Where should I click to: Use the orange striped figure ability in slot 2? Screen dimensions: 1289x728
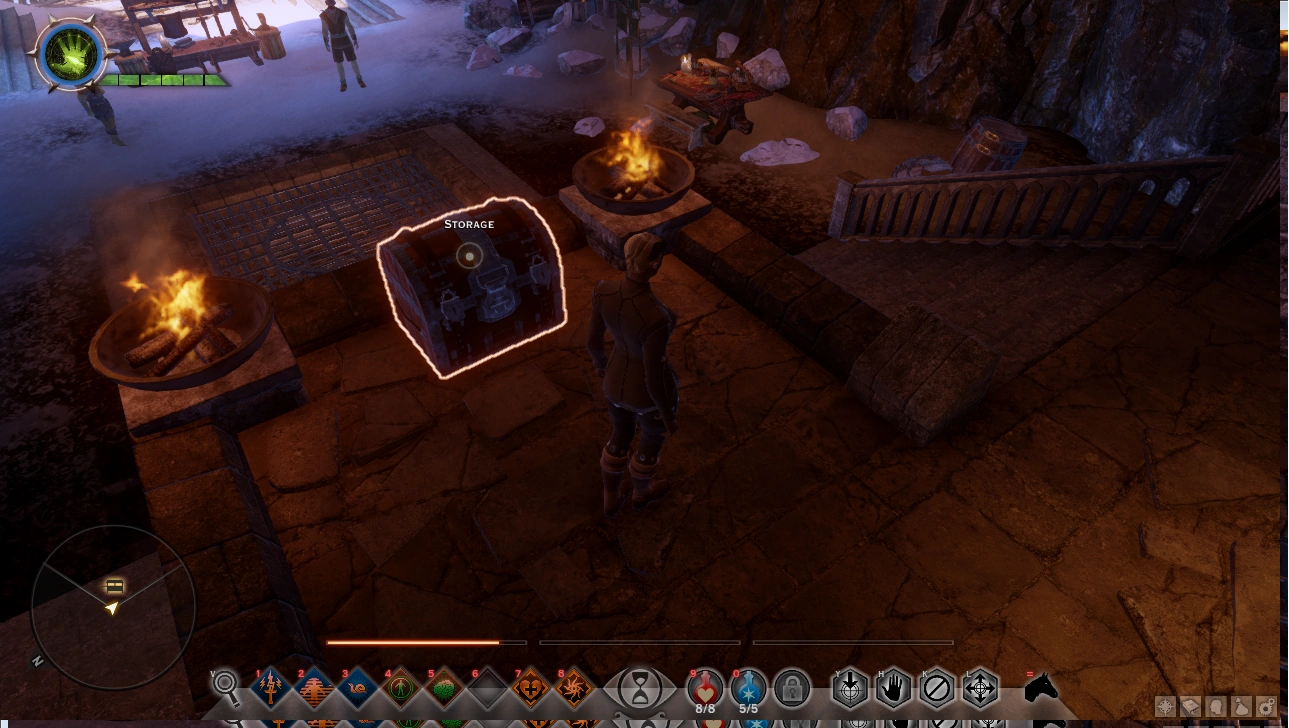click(315, 688)
